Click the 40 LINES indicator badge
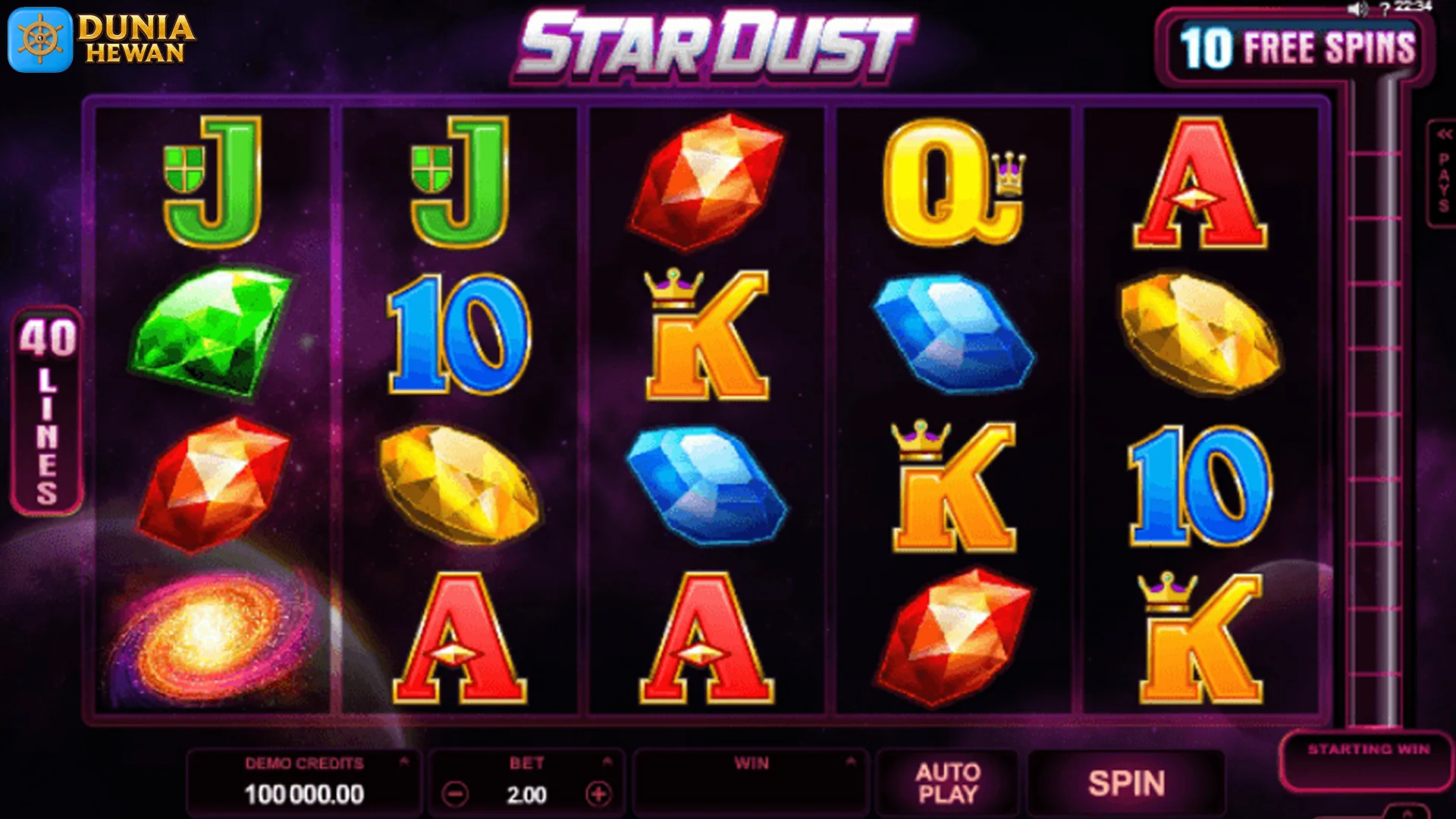 [45, 409]
